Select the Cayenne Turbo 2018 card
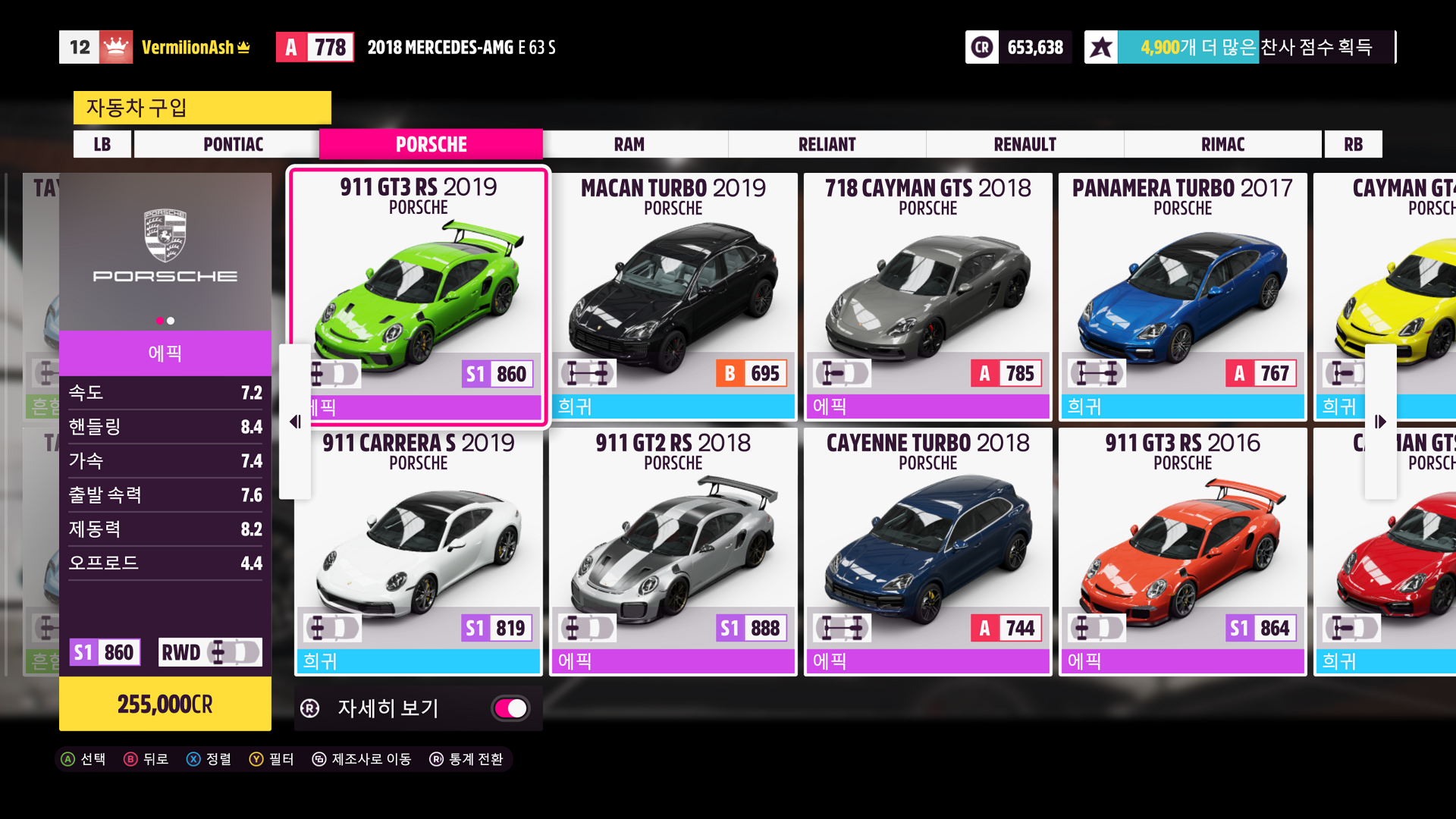Screen dimensions: 1456x819 click(x=927, y=551)
